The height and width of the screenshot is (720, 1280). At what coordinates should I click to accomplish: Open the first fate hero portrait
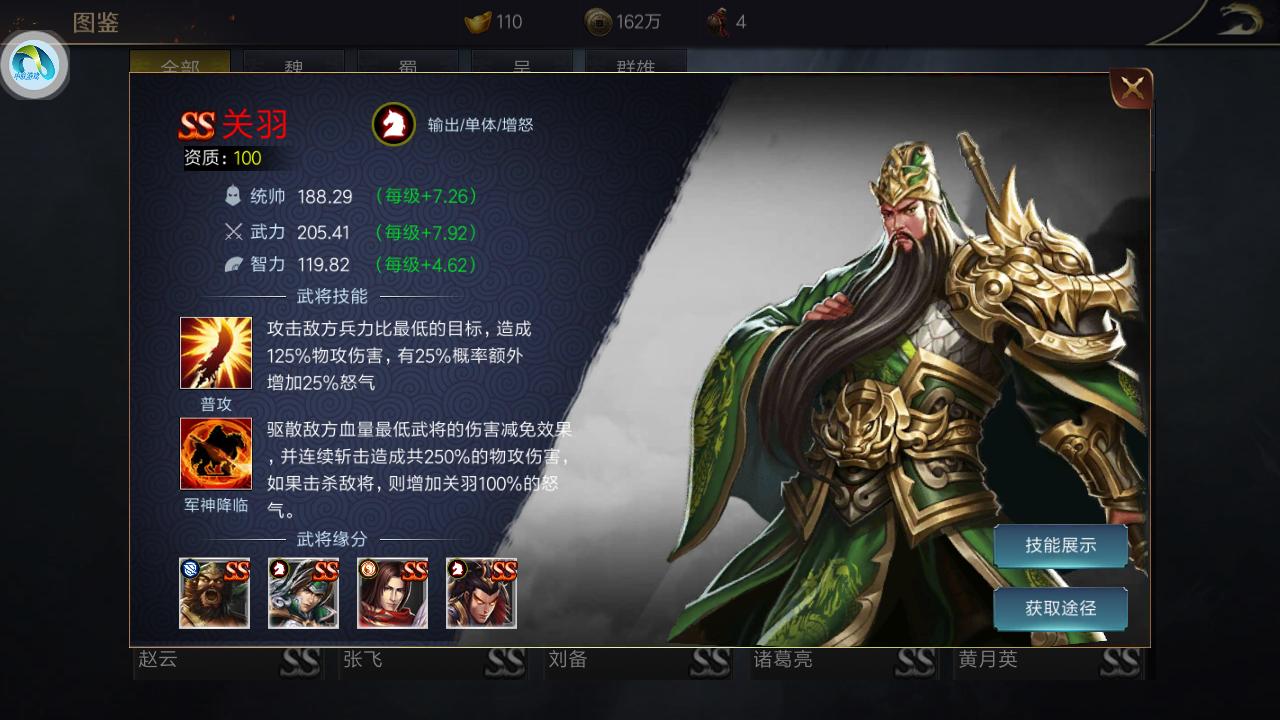tap(214, 593)
